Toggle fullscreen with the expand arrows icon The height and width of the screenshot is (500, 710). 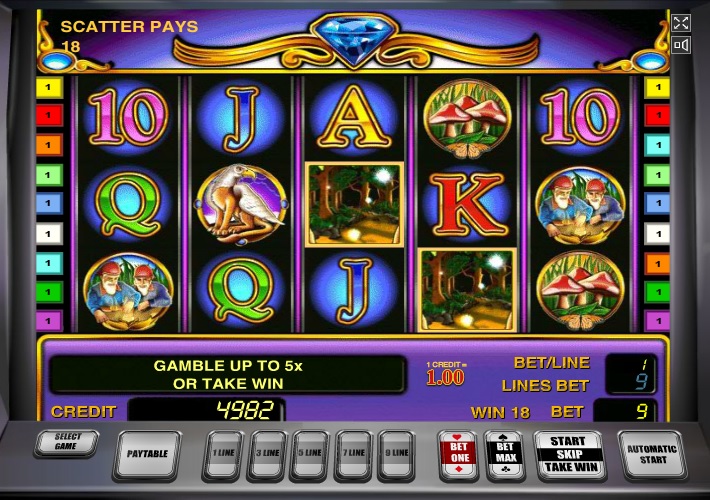point(681,23)
